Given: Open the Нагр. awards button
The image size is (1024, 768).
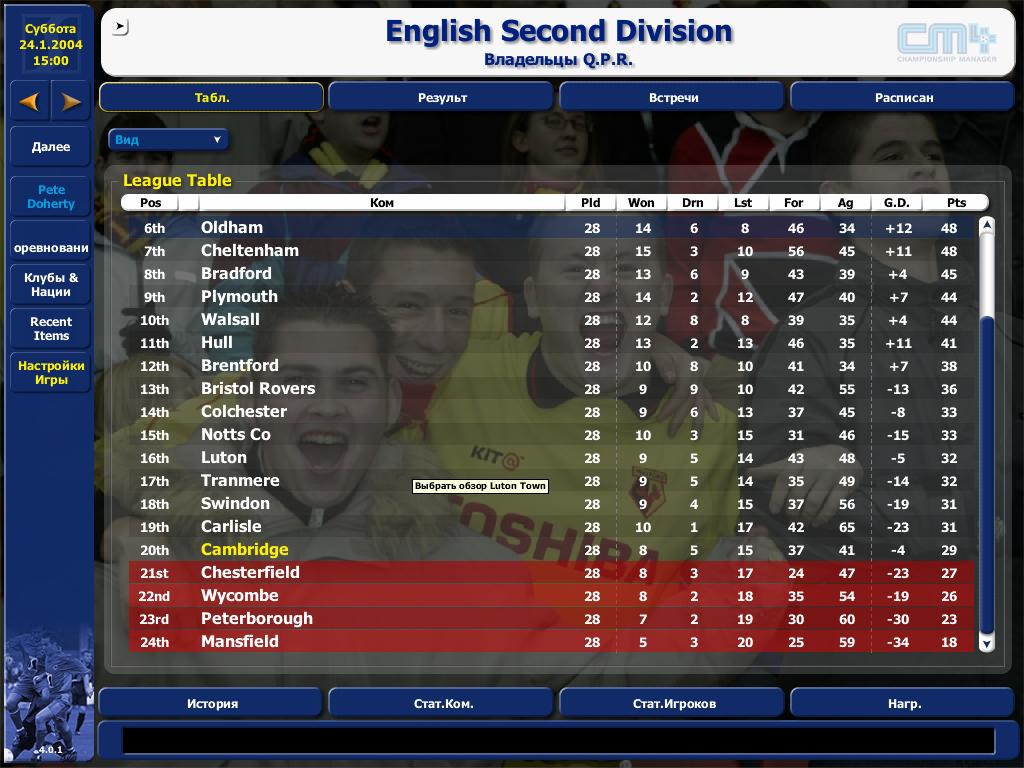Looking at the screenshot, I should (903, 703).
